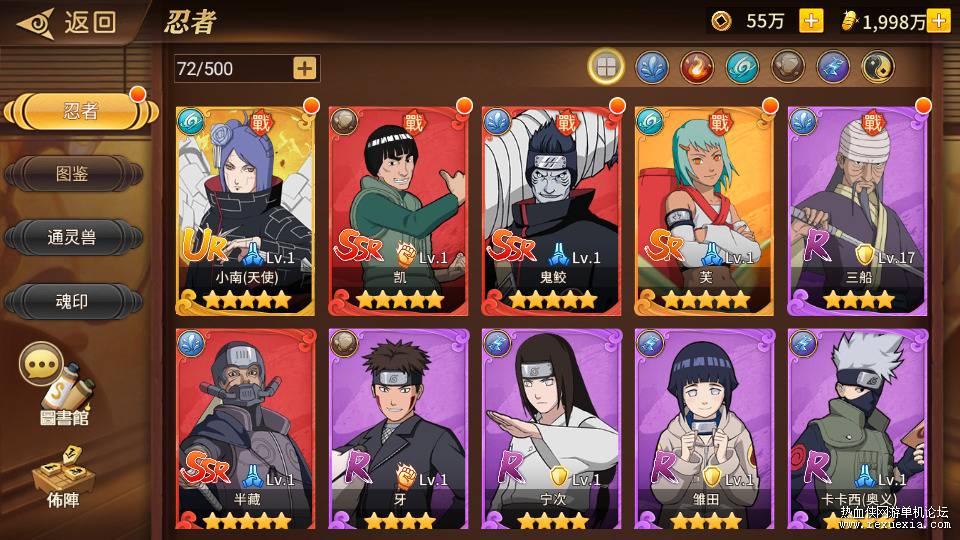
Task: Add gold ingots beside 1,998万
Action: point(938,21)
